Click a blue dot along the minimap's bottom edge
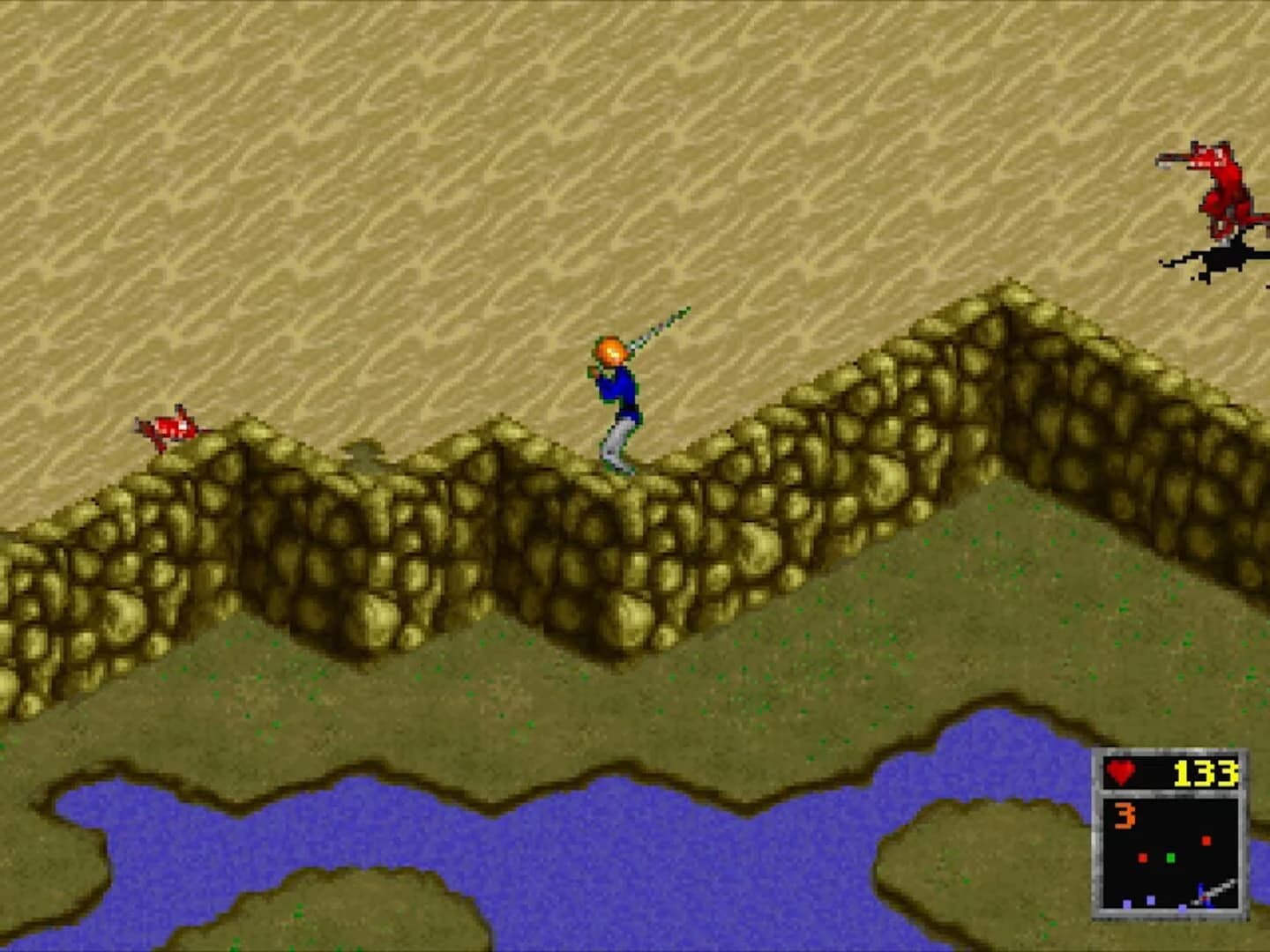 (x=1126, y=904)
